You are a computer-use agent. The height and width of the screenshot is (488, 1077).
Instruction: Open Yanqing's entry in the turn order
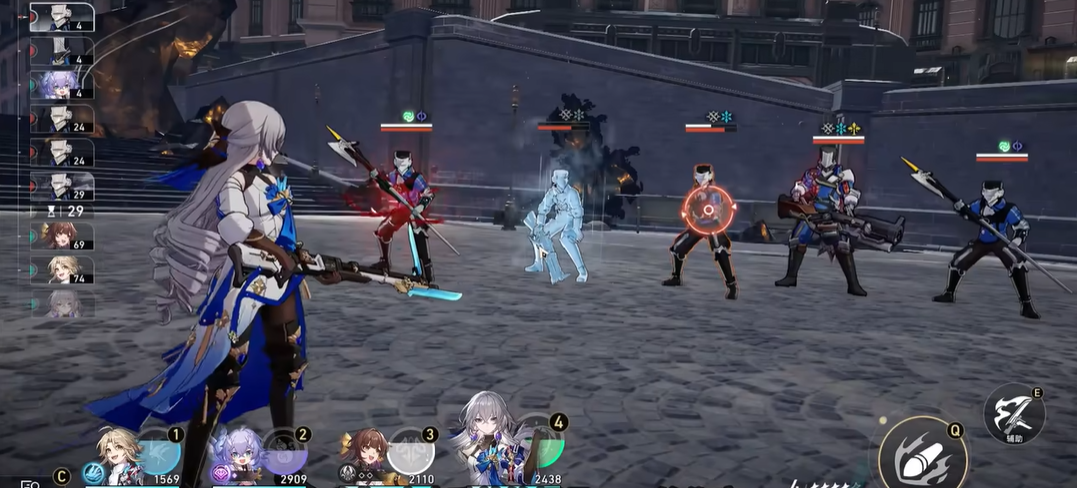pos(61,269)
